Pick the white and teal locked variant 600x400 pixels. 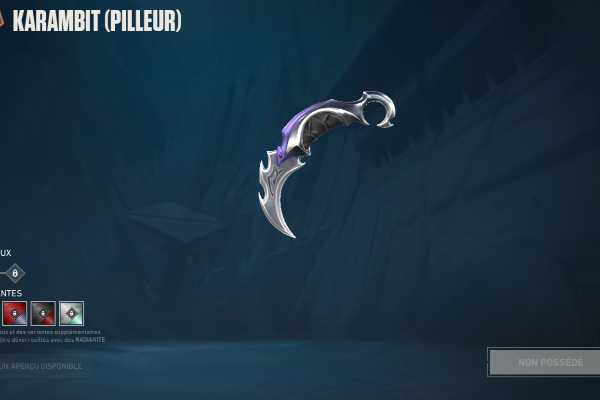(71, 314)
